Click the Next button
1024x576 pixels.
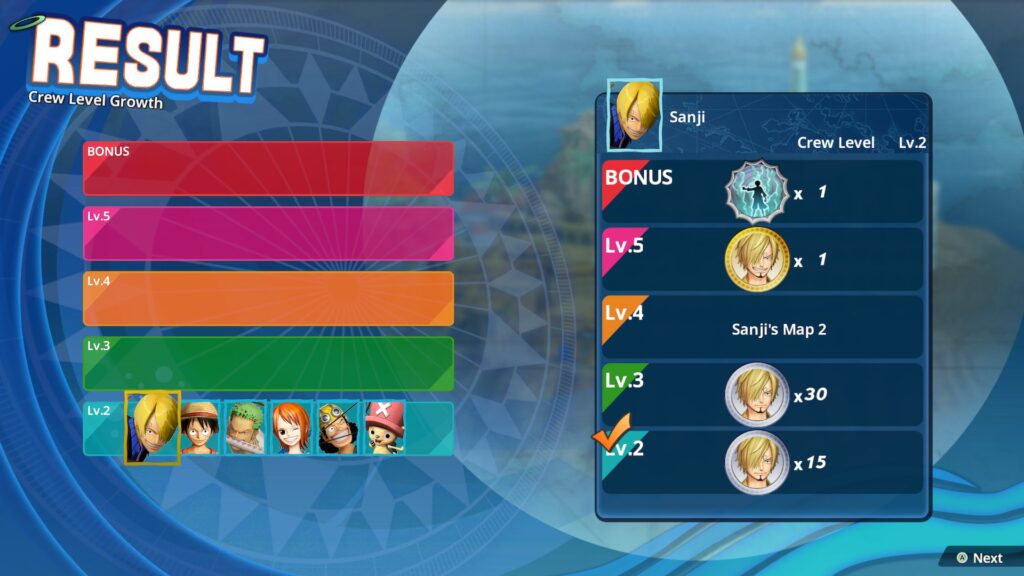point(979,558)
